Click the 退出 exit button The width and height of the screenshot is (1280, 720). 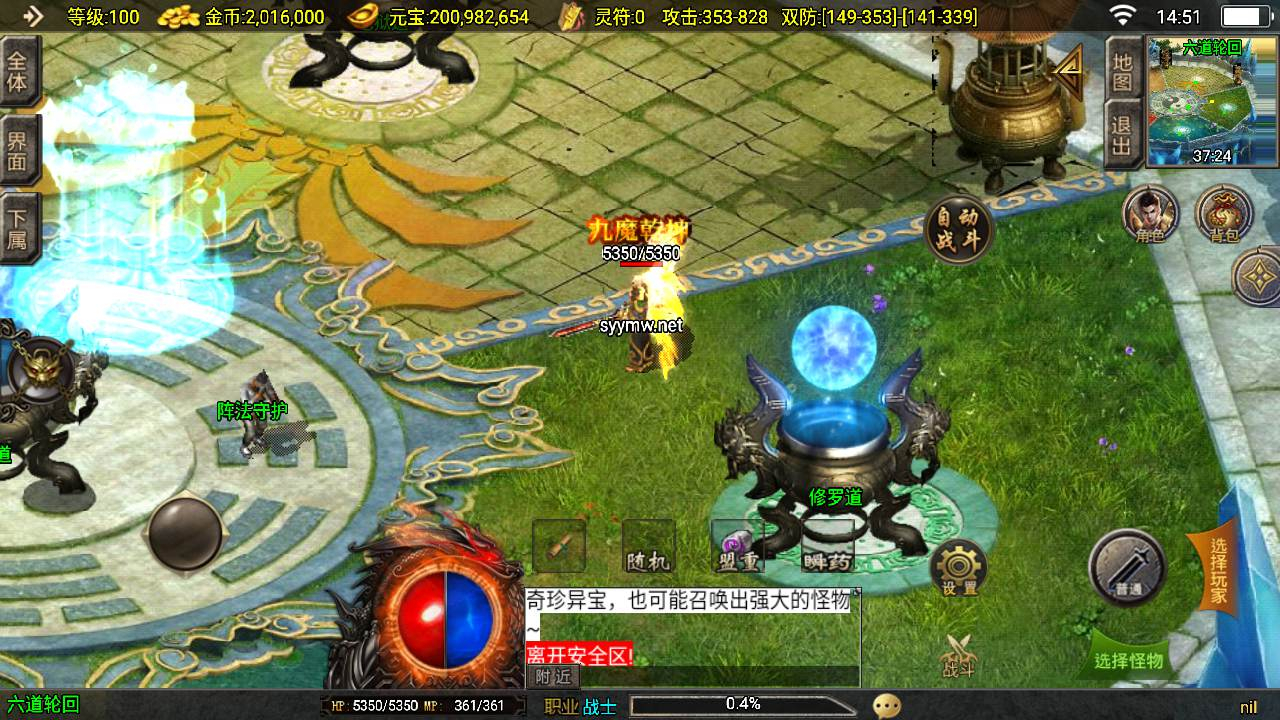tap(1122, 138)
